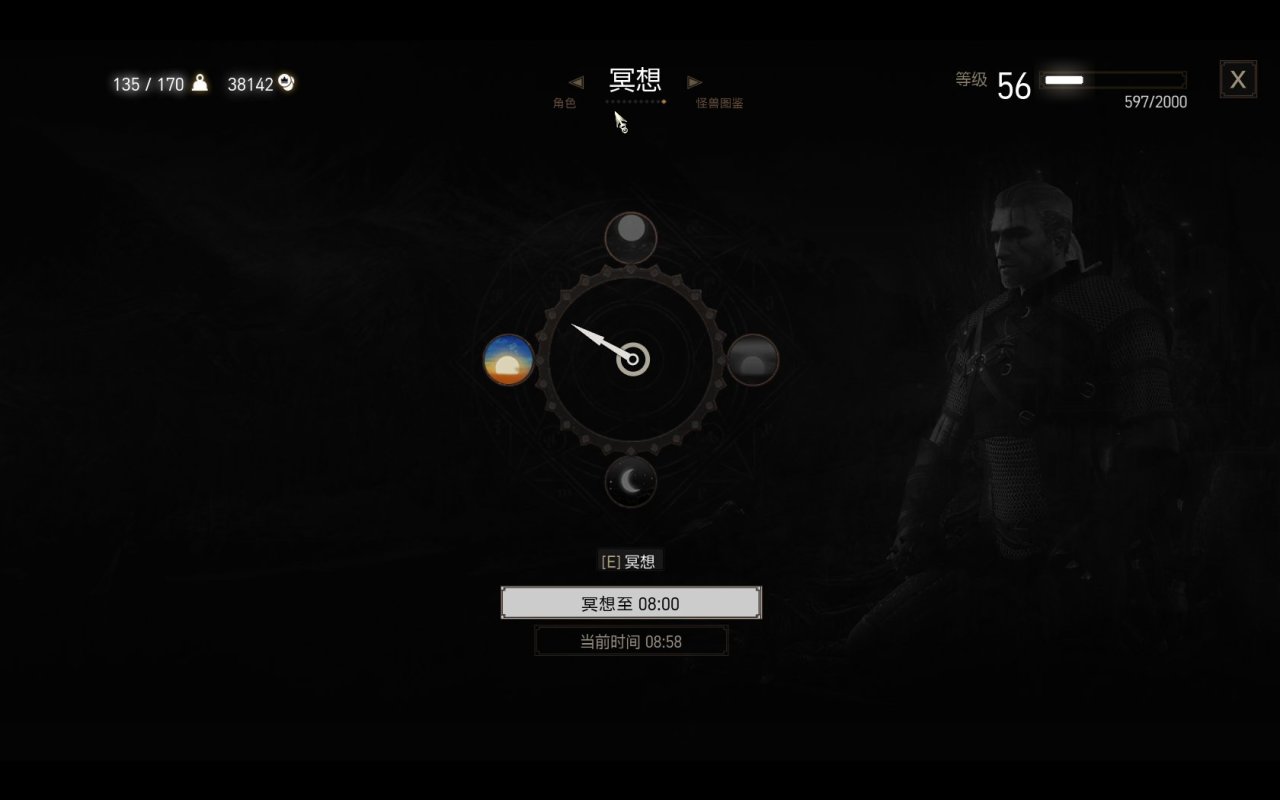
Task: Select the dusk icon right of the clock
Action: pos(753,360)
